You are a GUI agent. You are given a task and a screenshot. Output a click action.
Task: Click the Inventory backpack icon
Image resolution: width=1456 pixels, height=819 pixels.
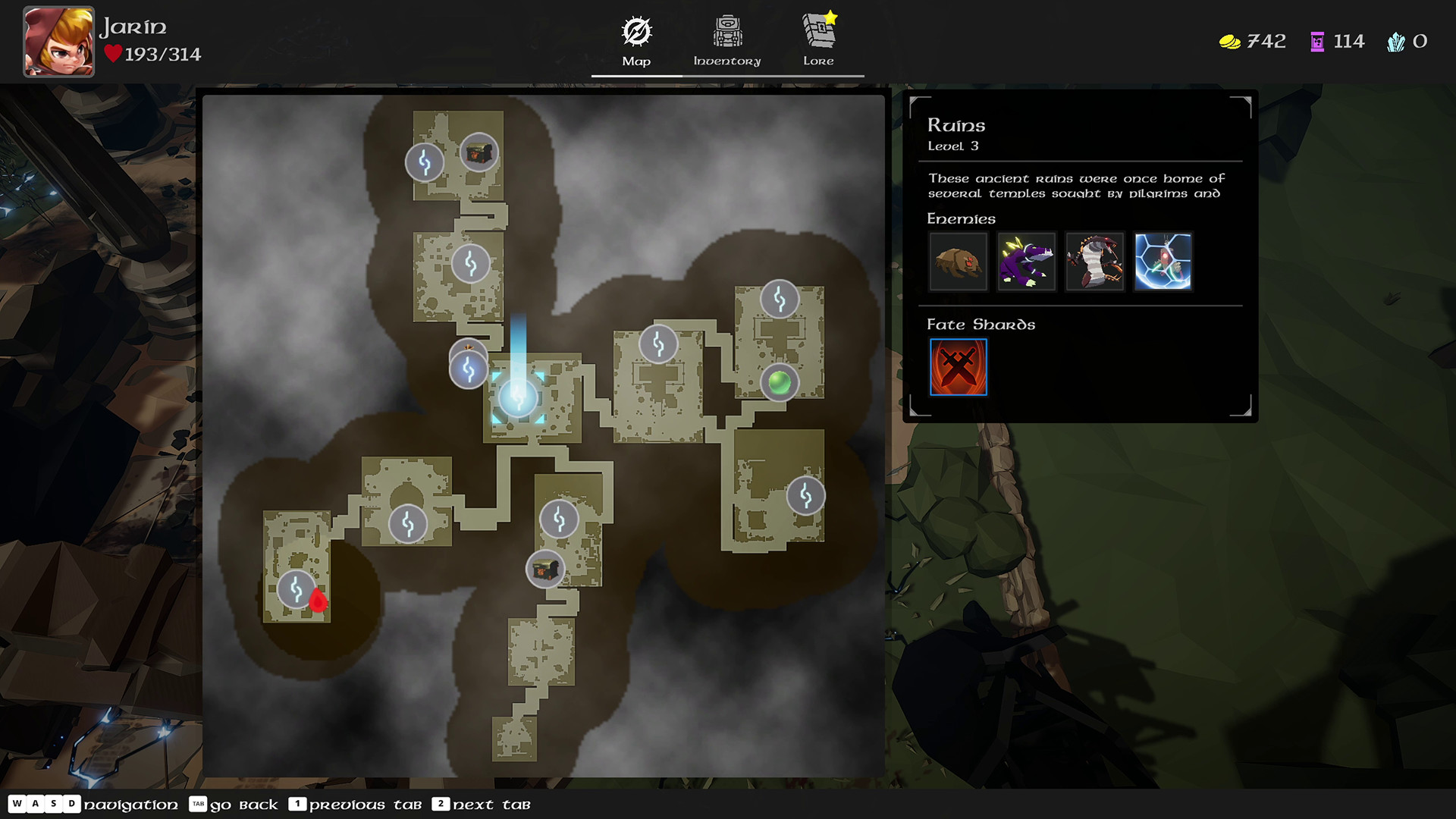click(727, 32)
